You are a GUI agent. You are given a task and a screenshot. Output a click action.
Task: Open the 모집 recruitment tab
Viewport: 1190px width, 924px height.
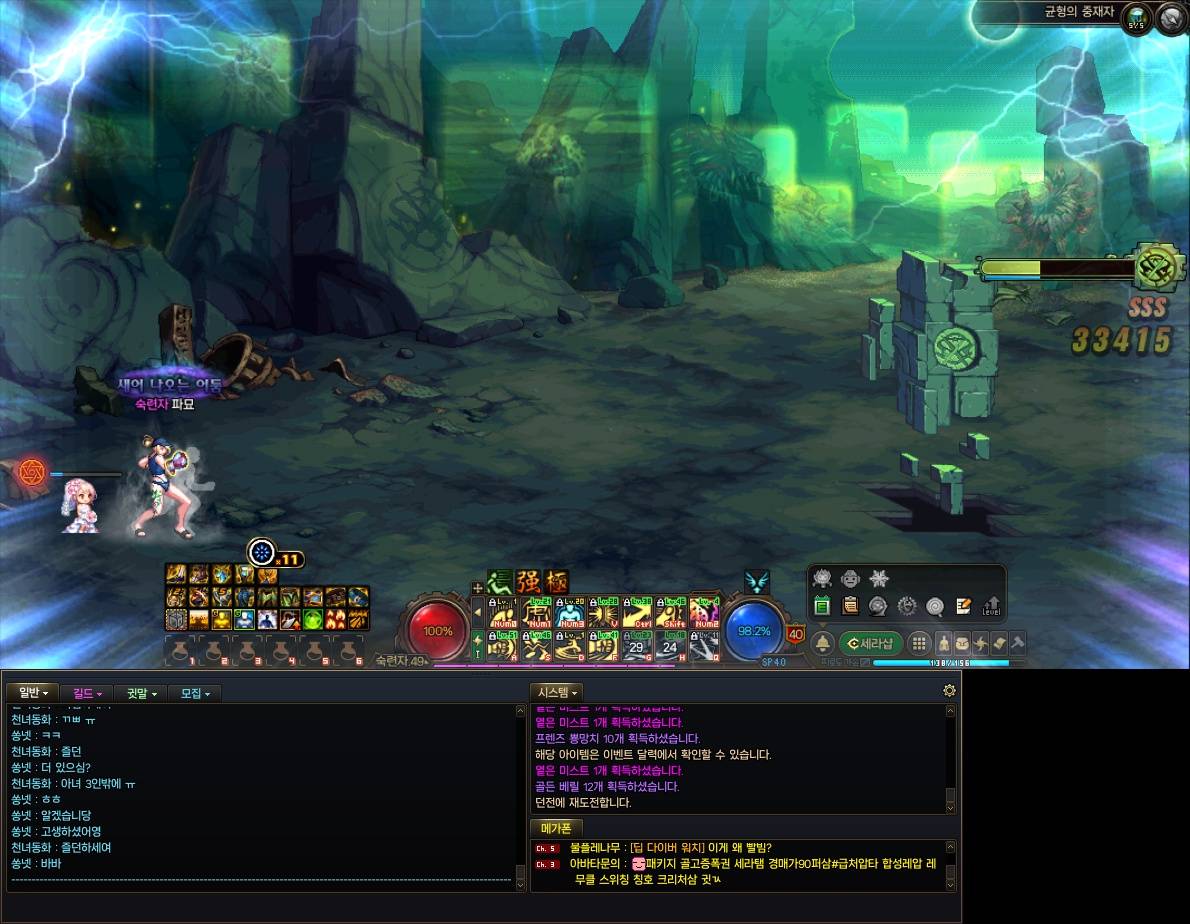tap(194, 693)
